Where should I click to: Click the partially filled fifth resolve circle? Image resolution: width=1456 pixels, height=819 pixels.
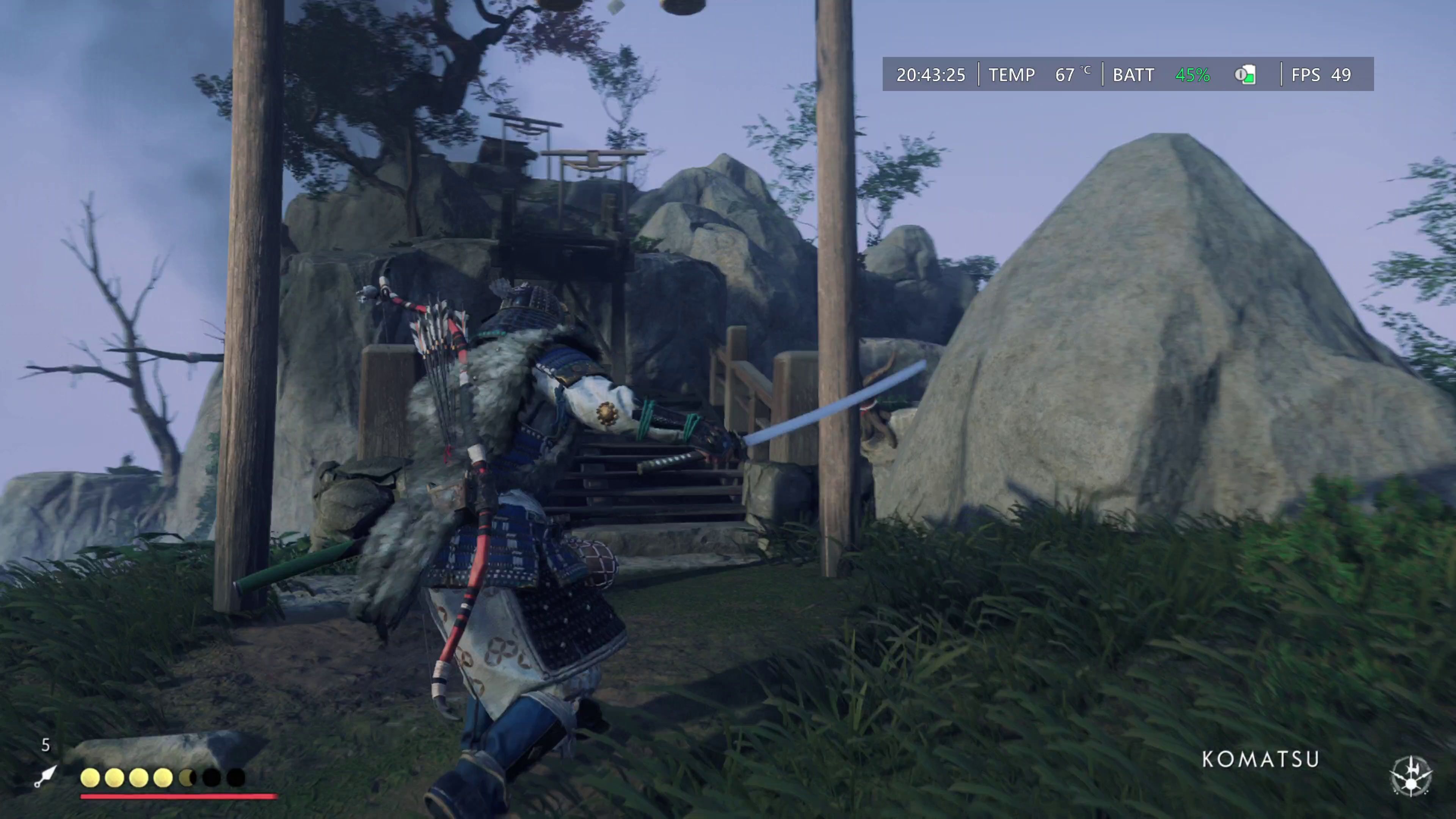pos(188,778)
